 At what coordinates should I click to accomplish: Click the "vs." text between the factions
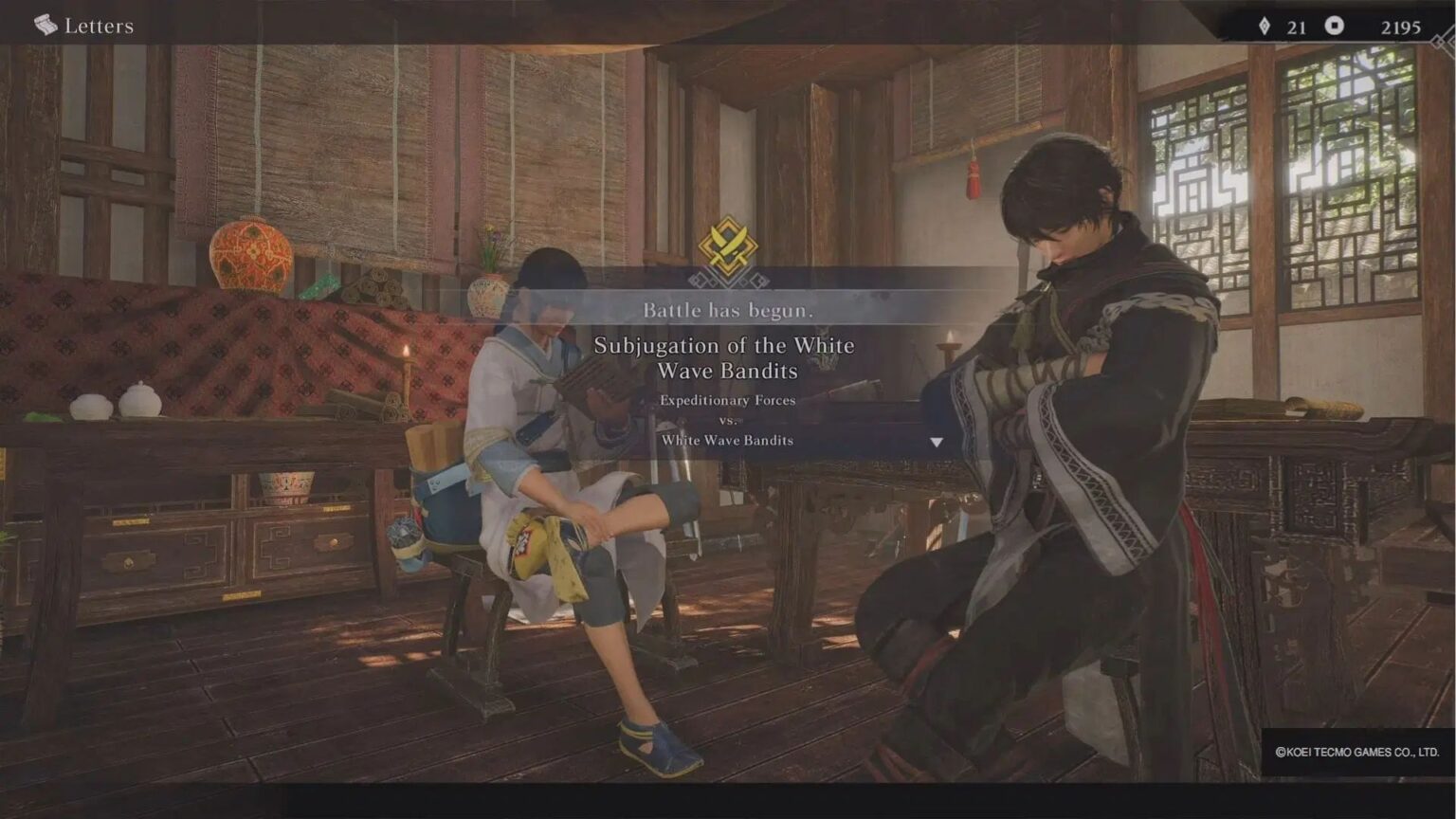tap(728, 420)
